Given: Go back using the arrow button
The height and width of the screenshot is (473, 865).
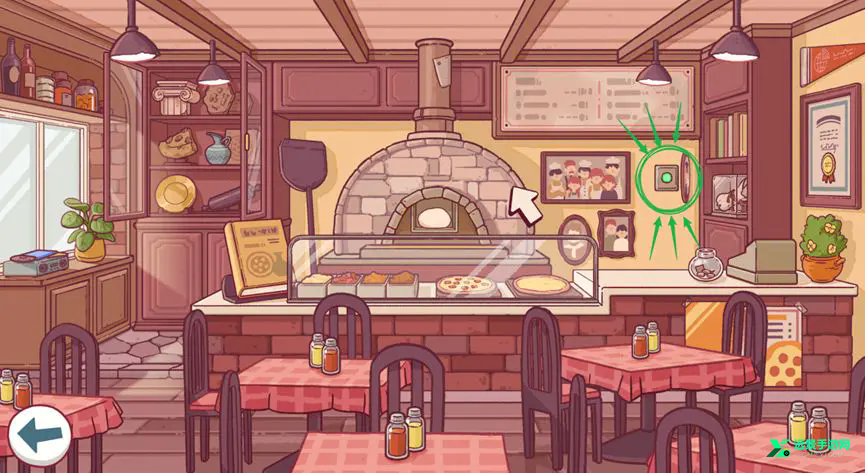Looking at the screenshot, I should [x=38, y=433].
